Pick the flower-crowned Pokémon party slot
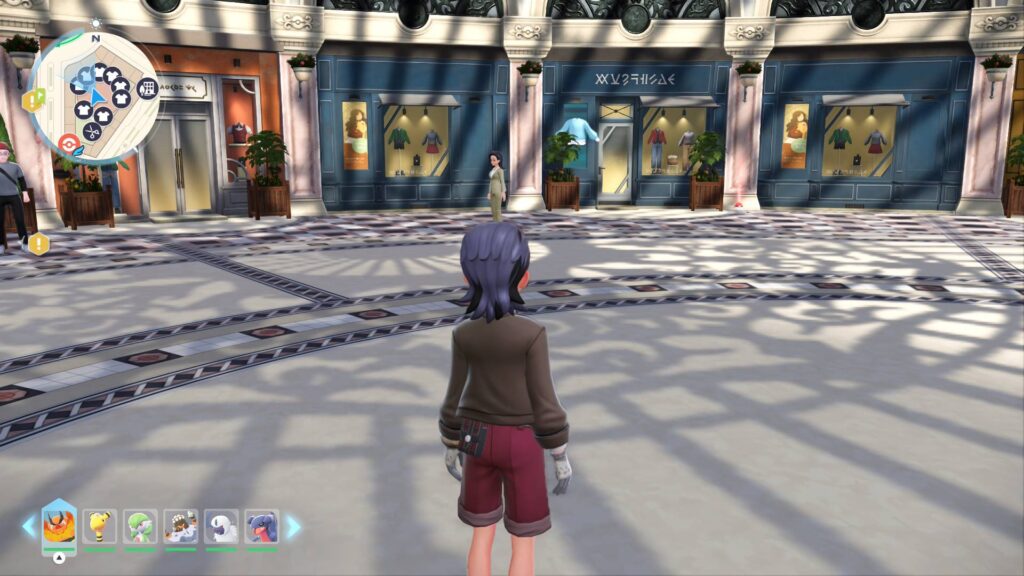The width and height of the screenshot is (1024, 576). tap(180, 526)
